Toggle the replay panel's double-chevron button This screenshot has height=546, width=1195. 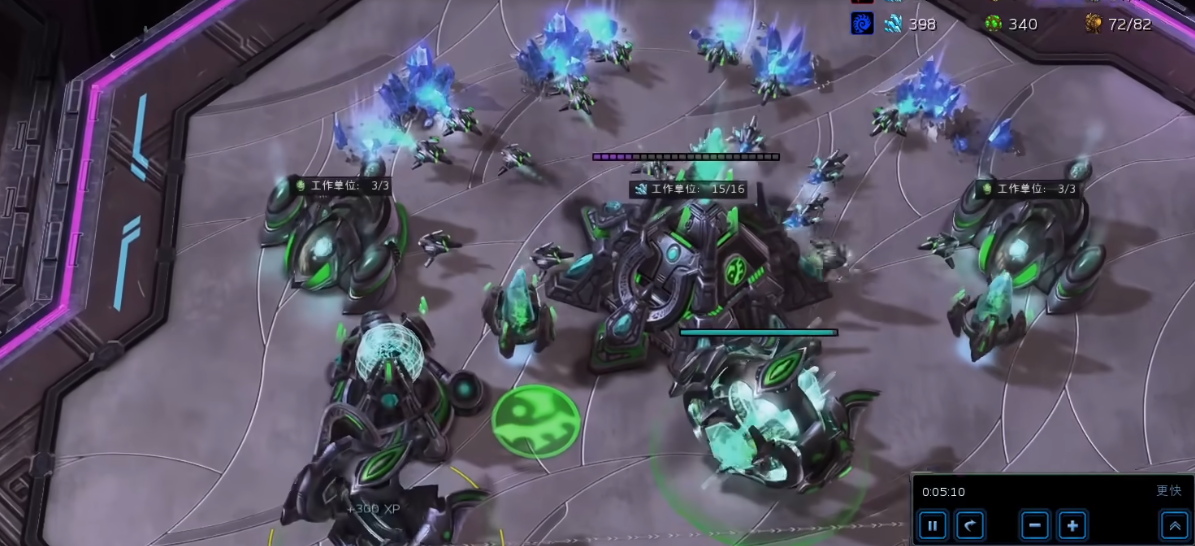pyautogui.click(x=1173, y=525)
